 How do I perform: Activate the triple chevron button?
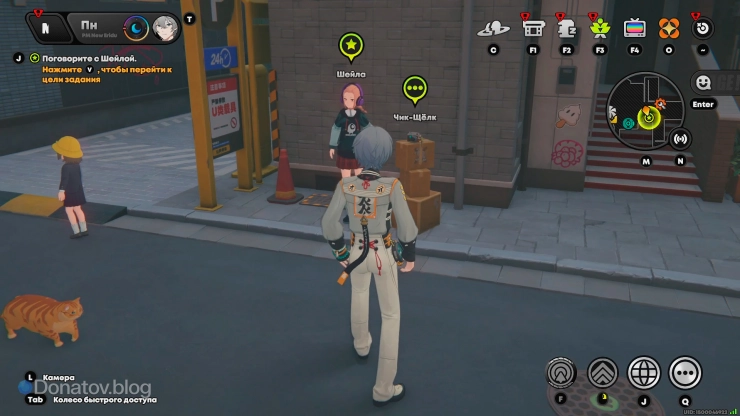point(602,373)
